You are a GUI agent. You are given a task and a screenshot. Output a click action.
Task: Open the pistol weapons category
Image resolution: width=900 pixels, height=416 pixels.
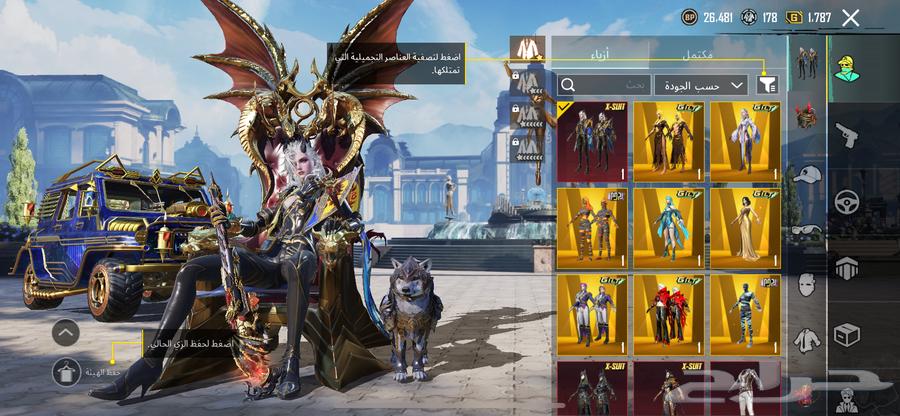click(847, 133)
